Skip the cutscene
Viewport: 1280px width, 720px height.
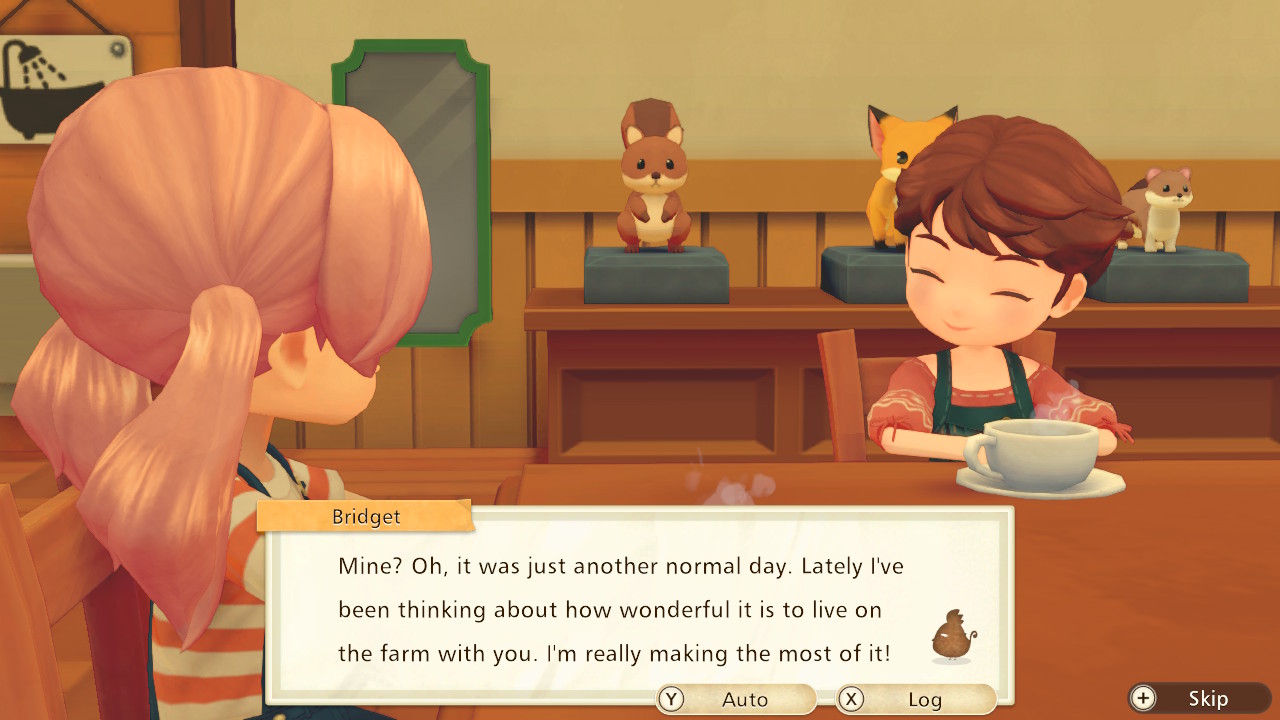point(1198,699)
